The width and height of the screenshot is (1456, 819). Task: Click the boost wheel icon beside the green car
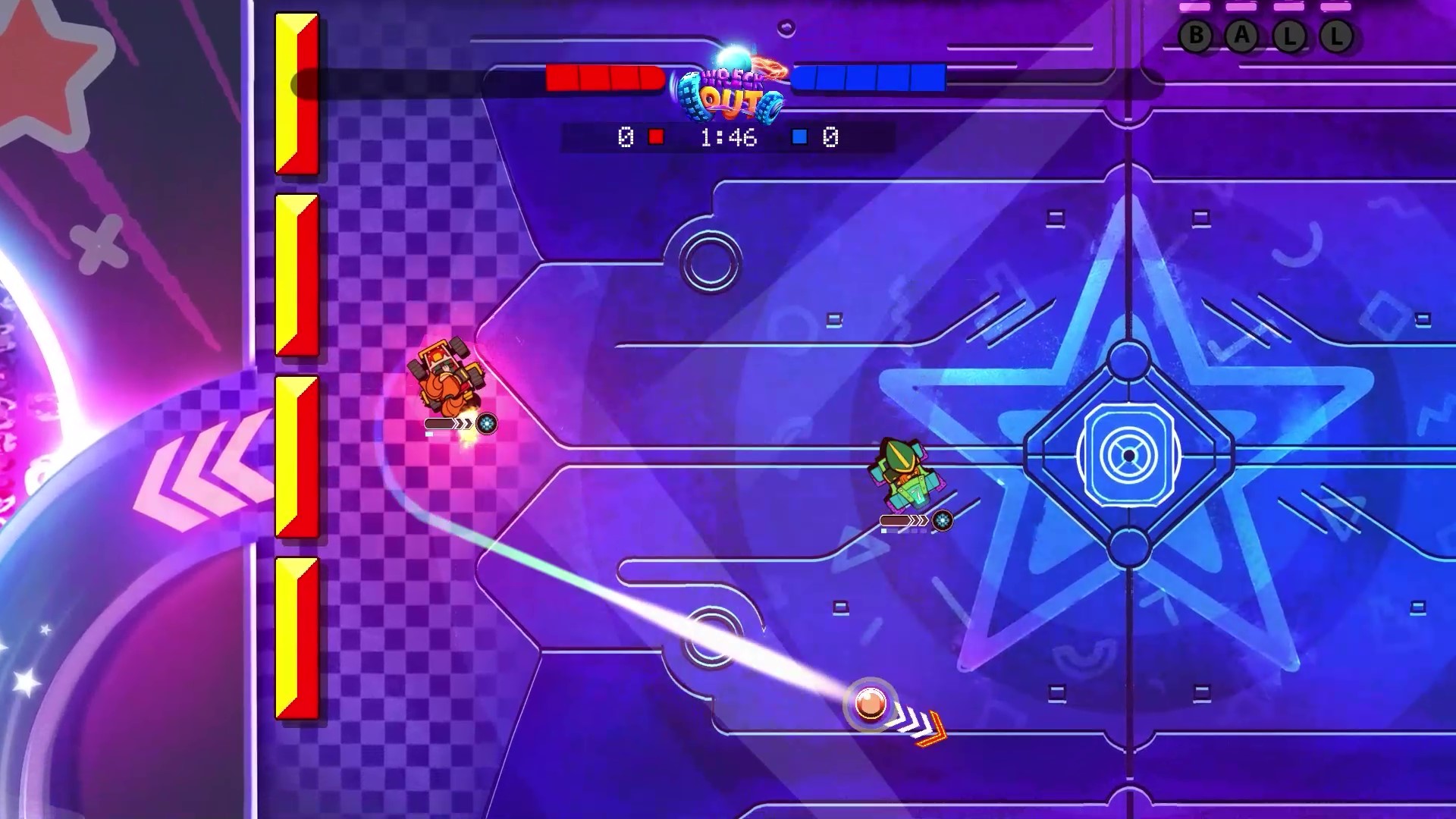[942, 521]
